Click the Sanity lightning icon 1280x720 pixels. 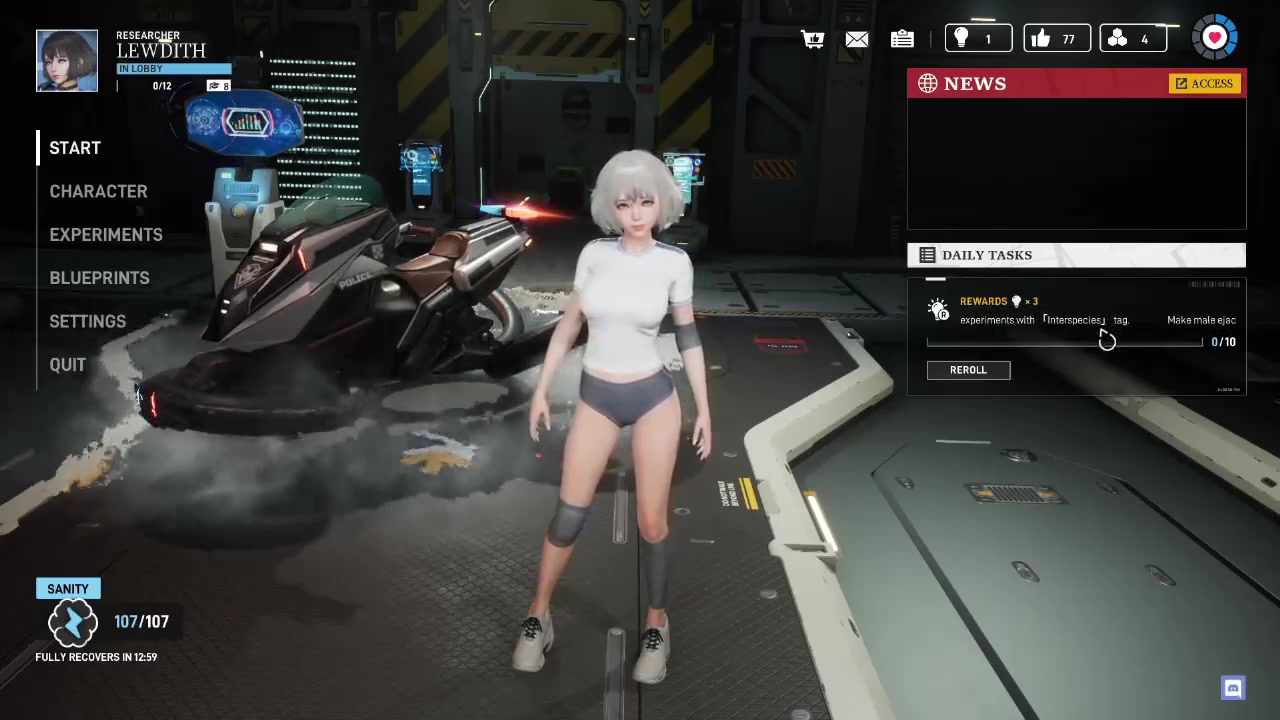[73, 623]
